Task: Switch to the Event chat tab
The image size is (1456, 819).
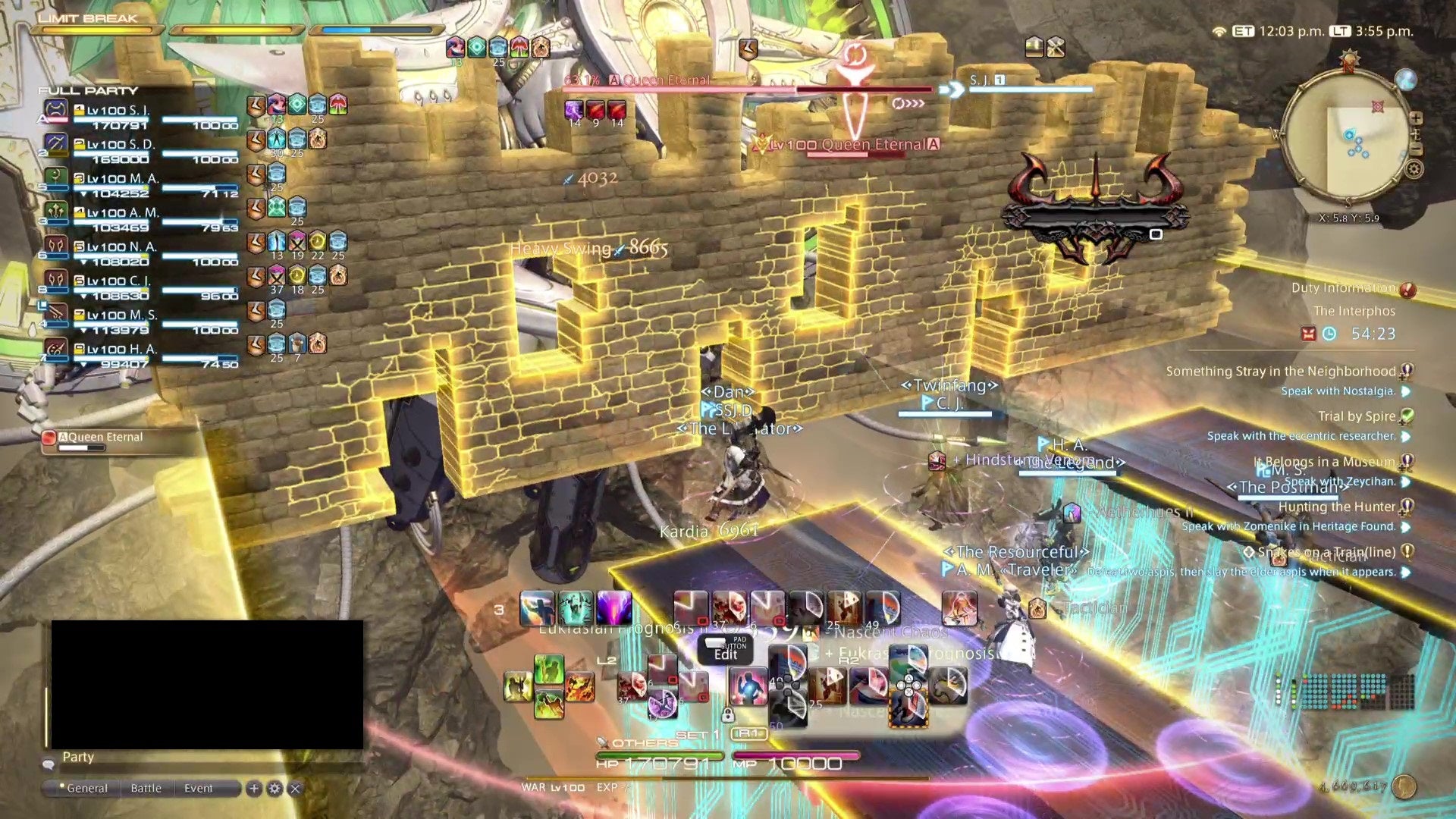Action: pyautogui.click(x=199, y=789)
